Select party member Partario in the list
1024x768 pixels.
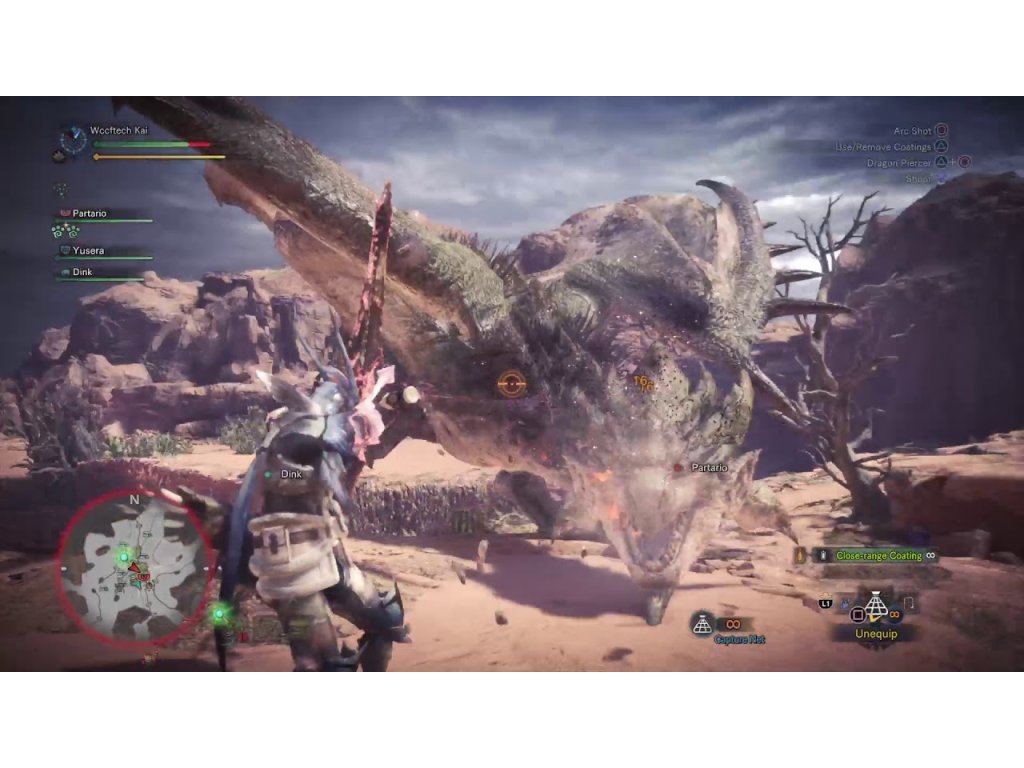90,214
